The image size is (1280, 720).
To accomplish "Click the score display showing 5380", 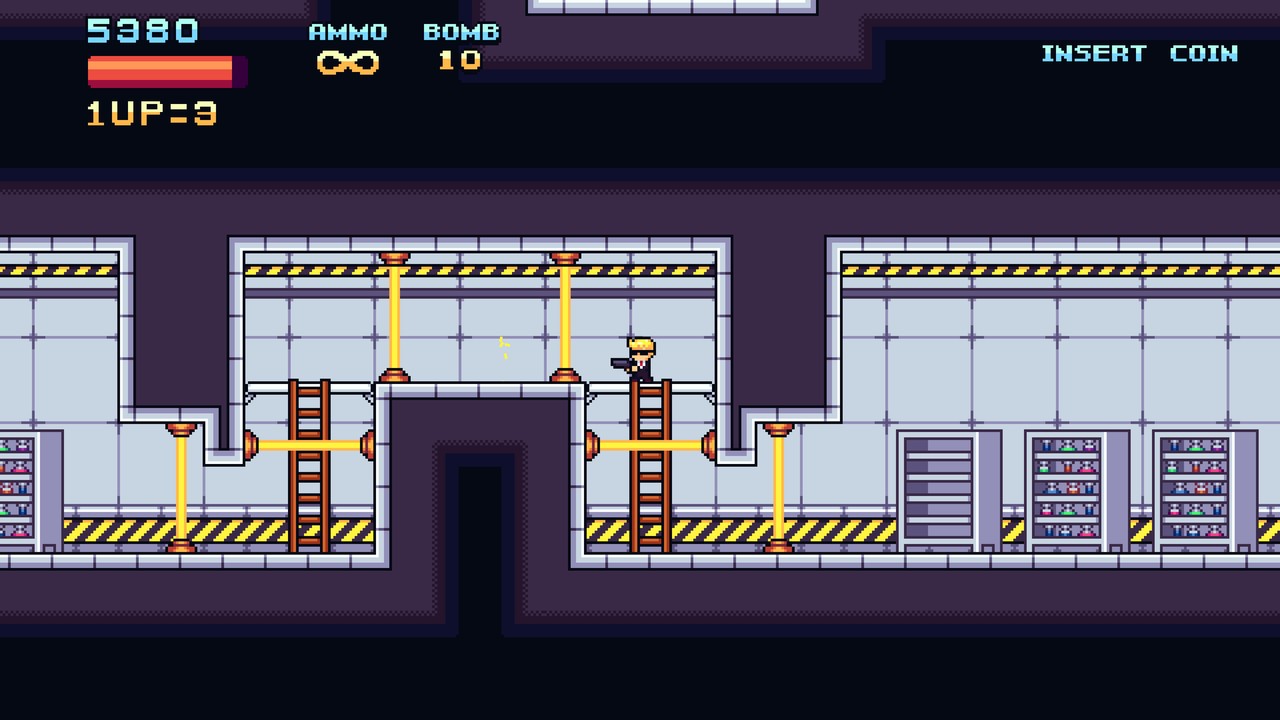I will (142, 31).
